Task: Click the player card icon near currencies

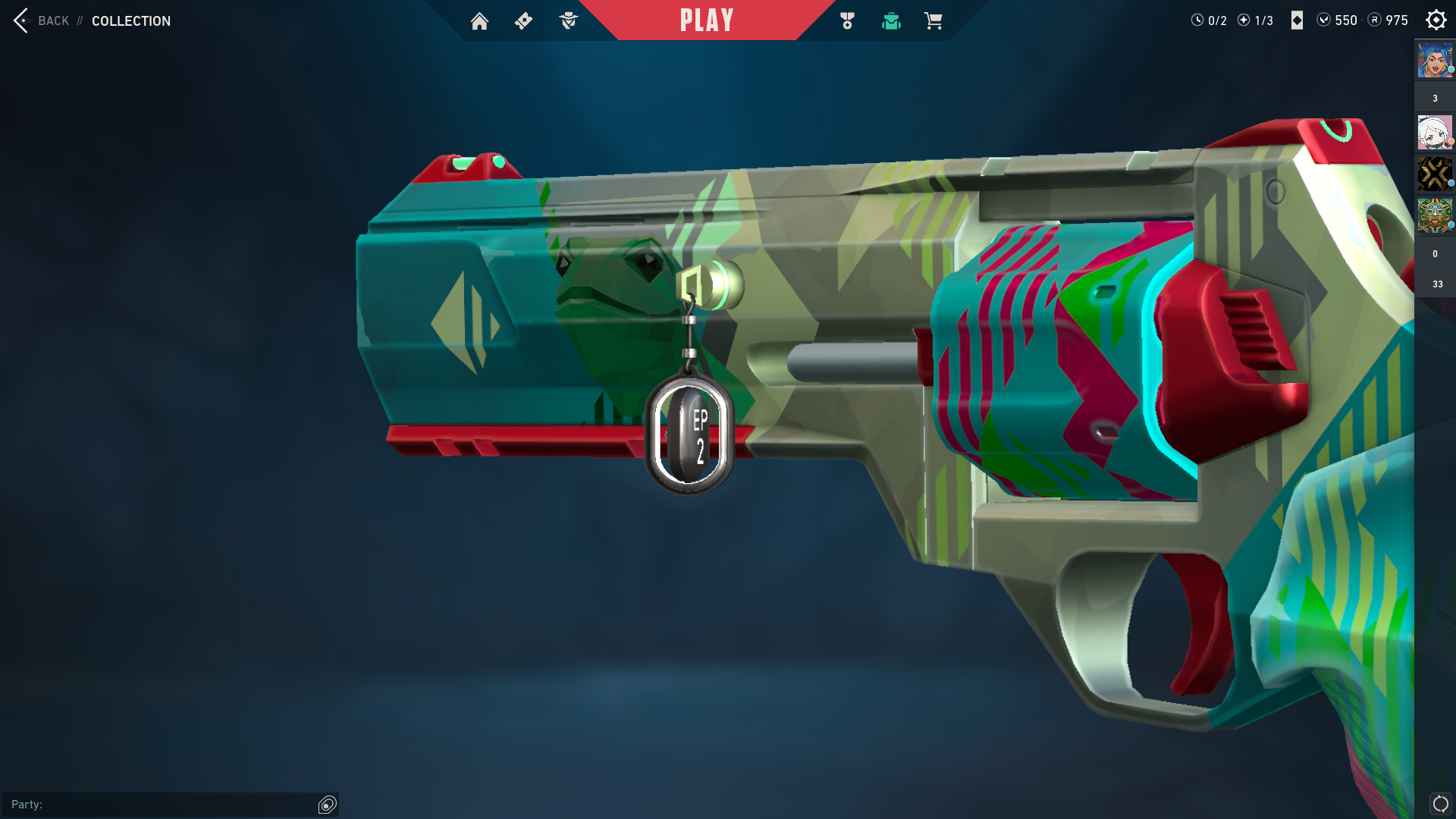Action: tap(1295, 20)
